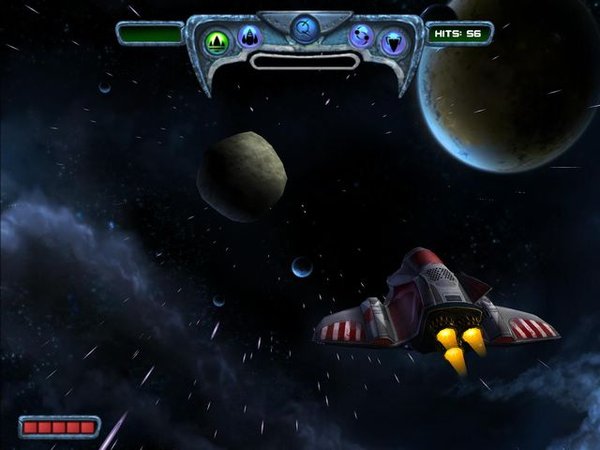This screenshot has height=450, width=600.
Task: Click the central magnifier emblem icon
Action: click(x=304, y=26)
